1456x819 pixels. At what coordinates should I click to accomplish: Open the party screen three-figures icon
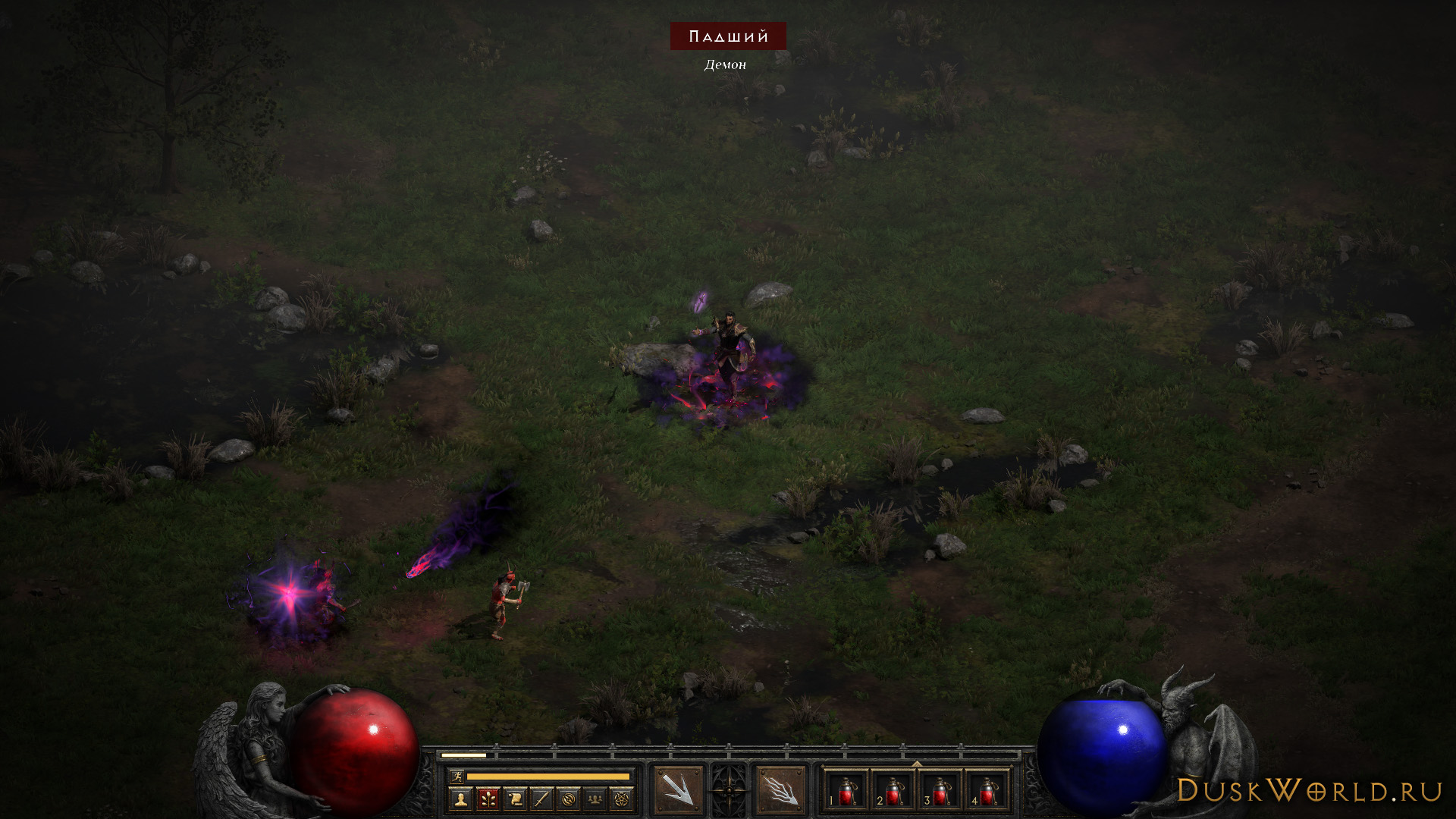tap(595, 799)
